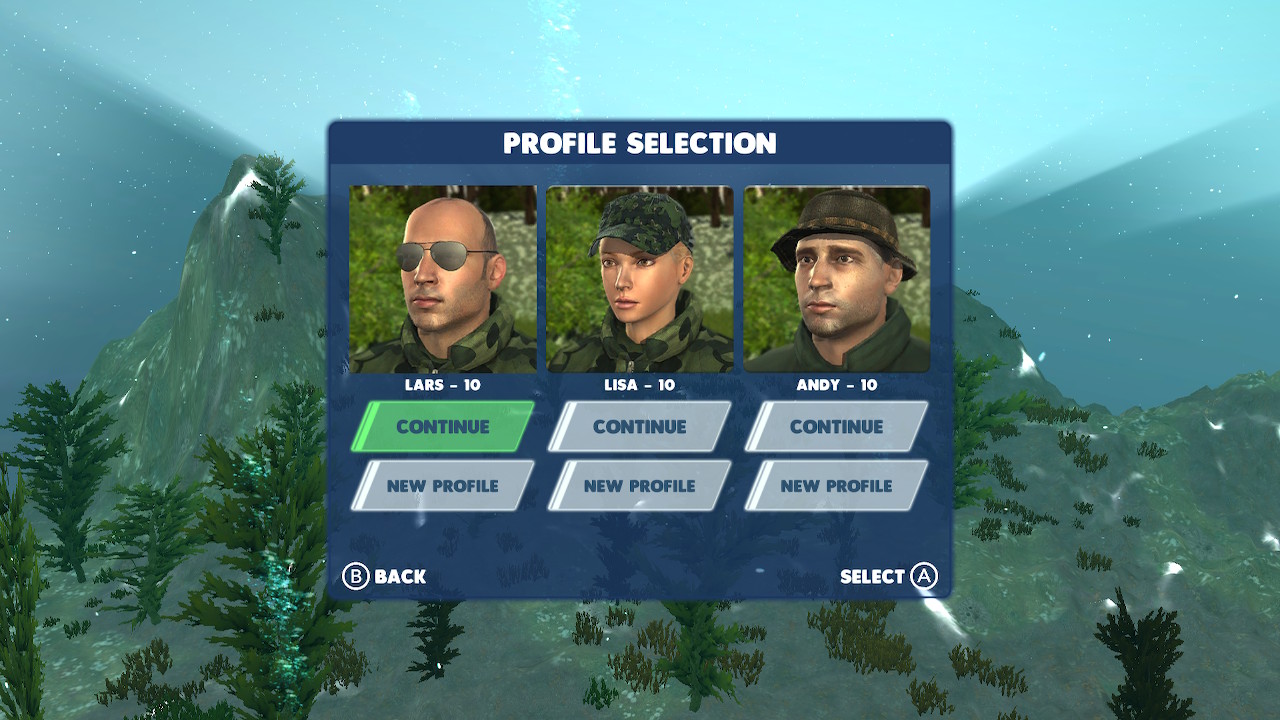Screen dimensions: 1280x720
Task: Select Andy's bucket hat portrait
Action: click(x=836, y=278)
